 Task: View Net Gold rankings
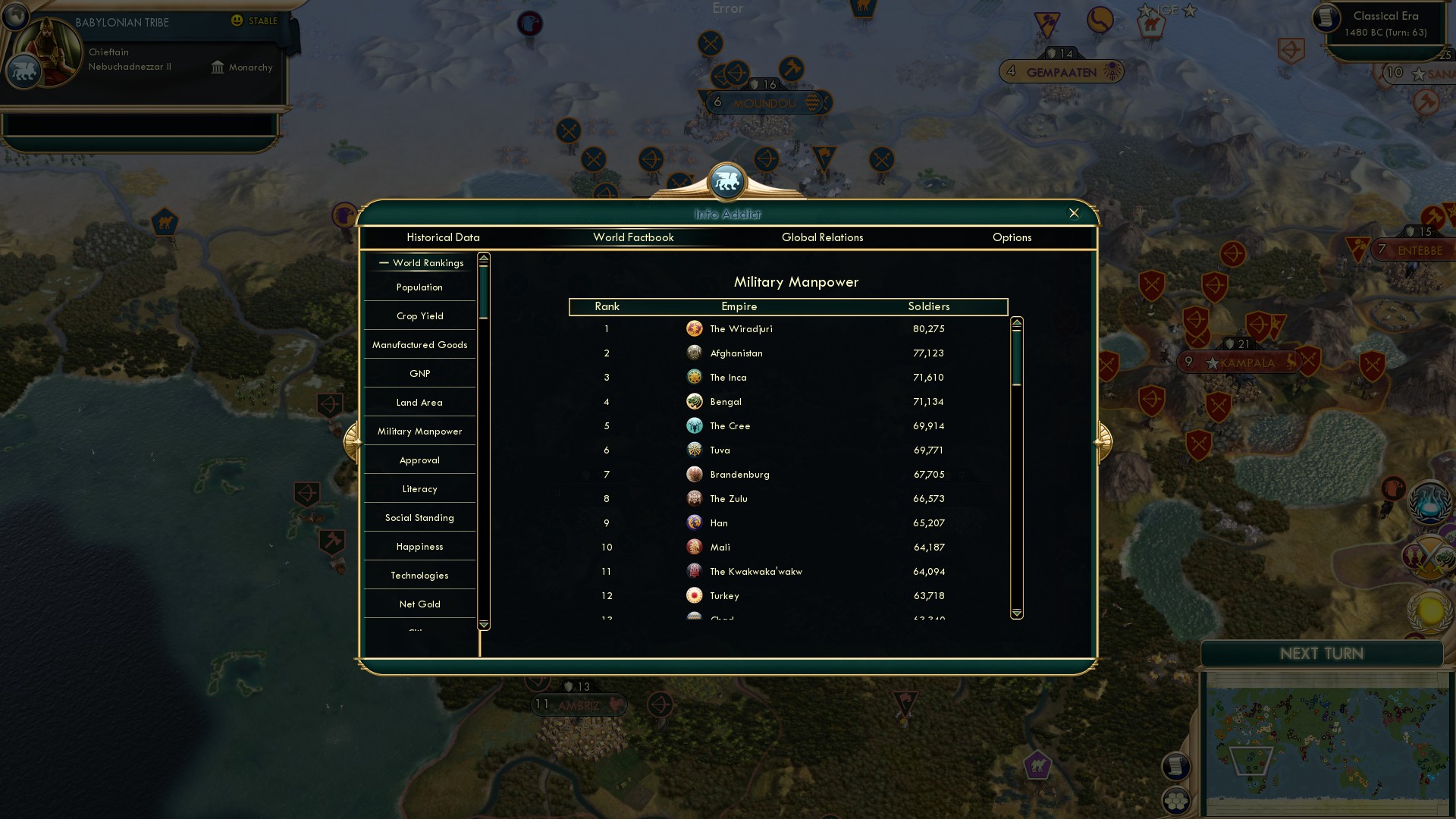pos(419,603)
